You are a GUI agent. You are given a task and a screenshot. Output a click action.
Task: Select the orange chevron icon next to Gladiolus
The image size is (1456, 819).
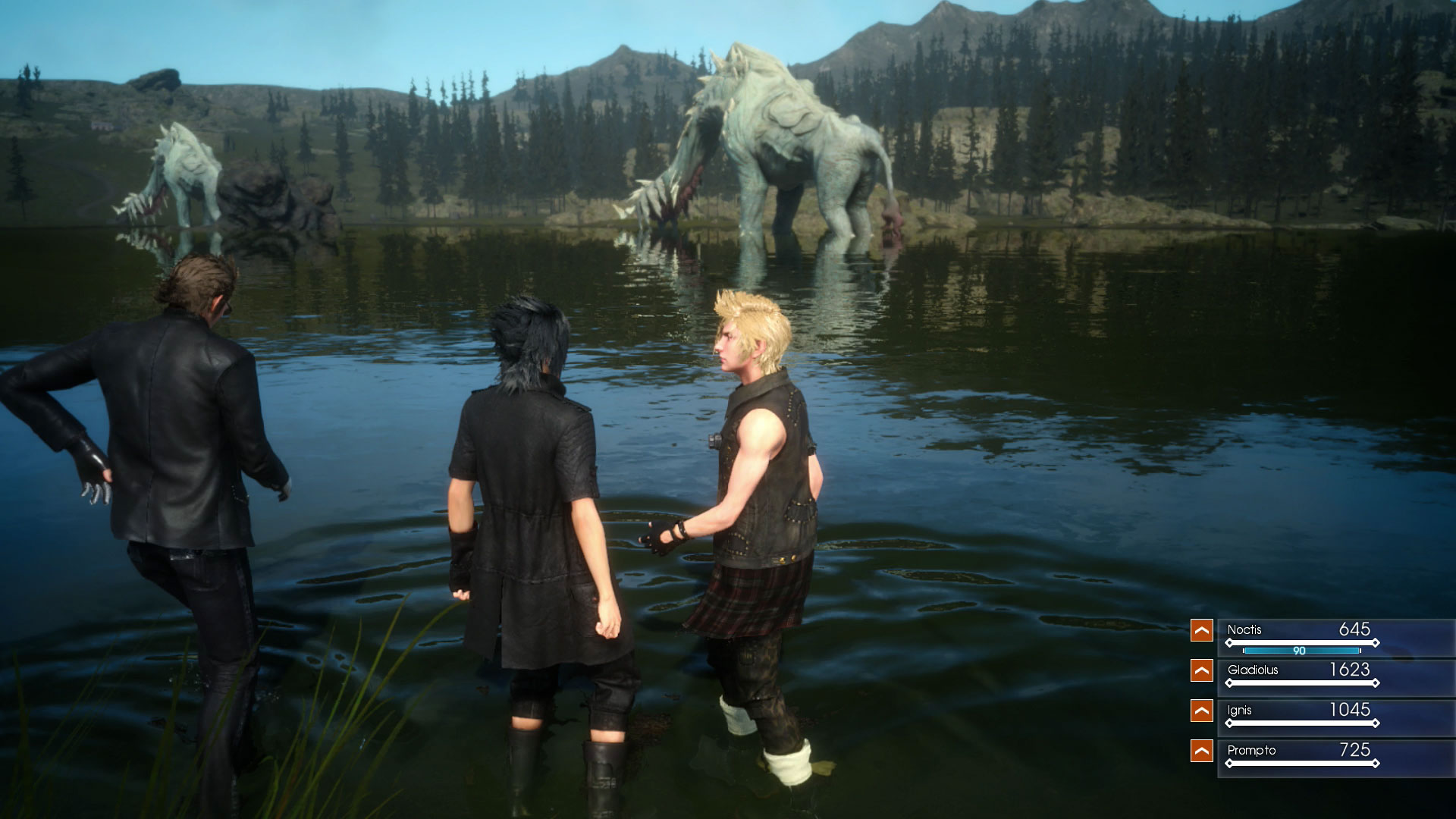1201,670
